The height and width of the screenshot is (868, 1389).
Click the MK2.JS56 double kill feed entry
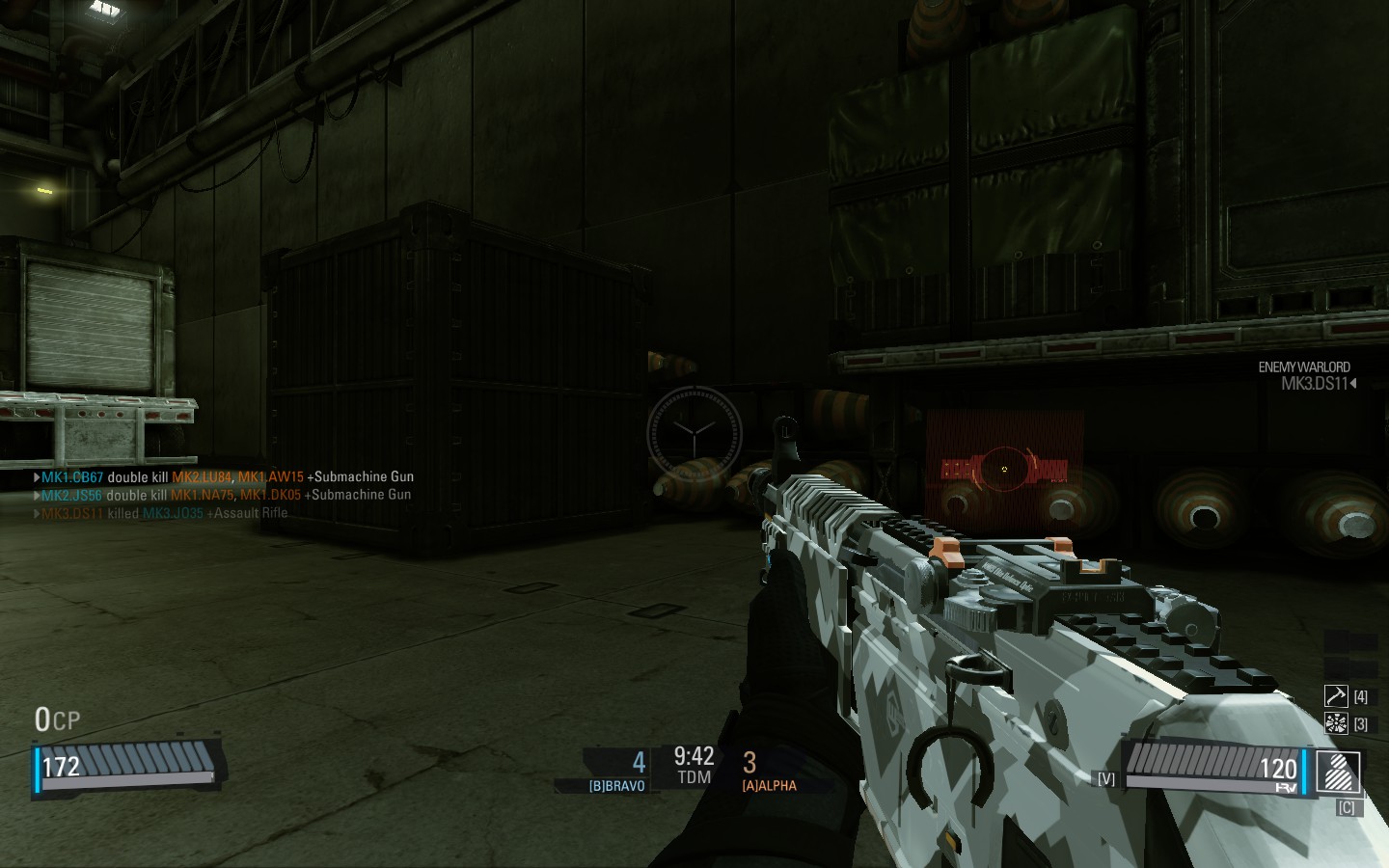224,495
